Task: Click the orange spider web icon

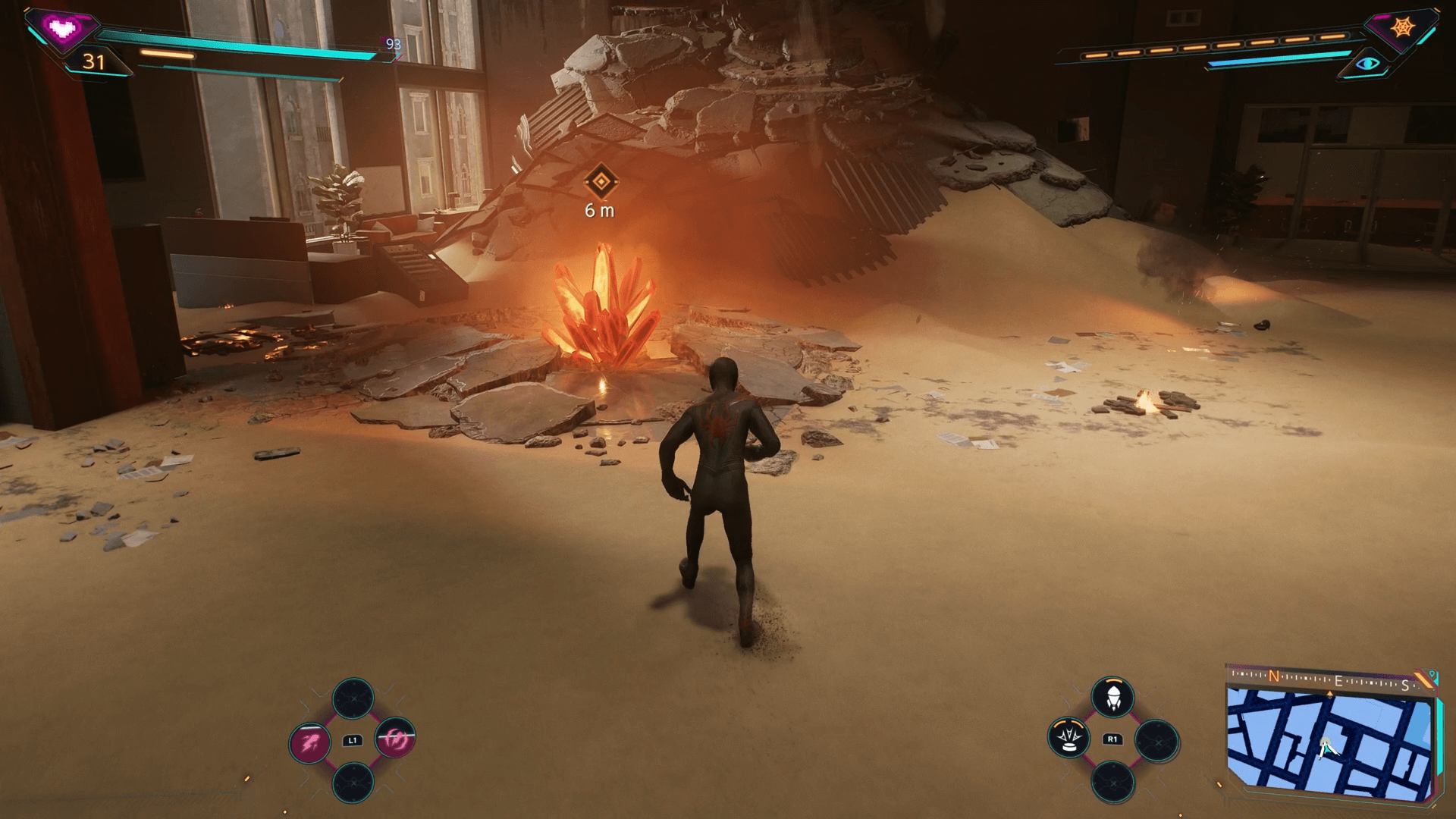Action: tap(1403, 27)
